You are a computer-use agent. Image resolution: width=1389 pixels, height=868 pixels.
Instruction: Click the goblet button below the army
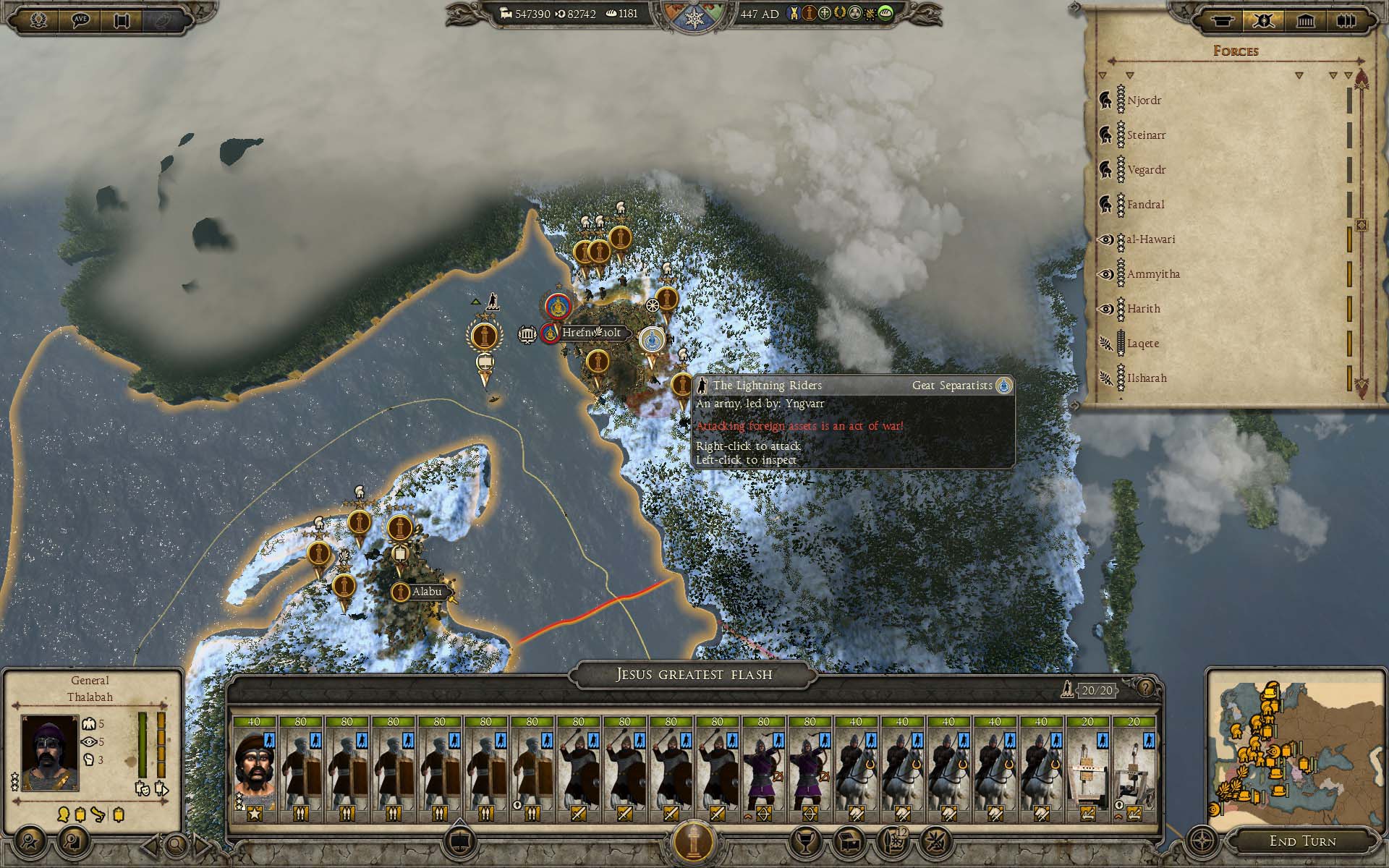(807, 841)
